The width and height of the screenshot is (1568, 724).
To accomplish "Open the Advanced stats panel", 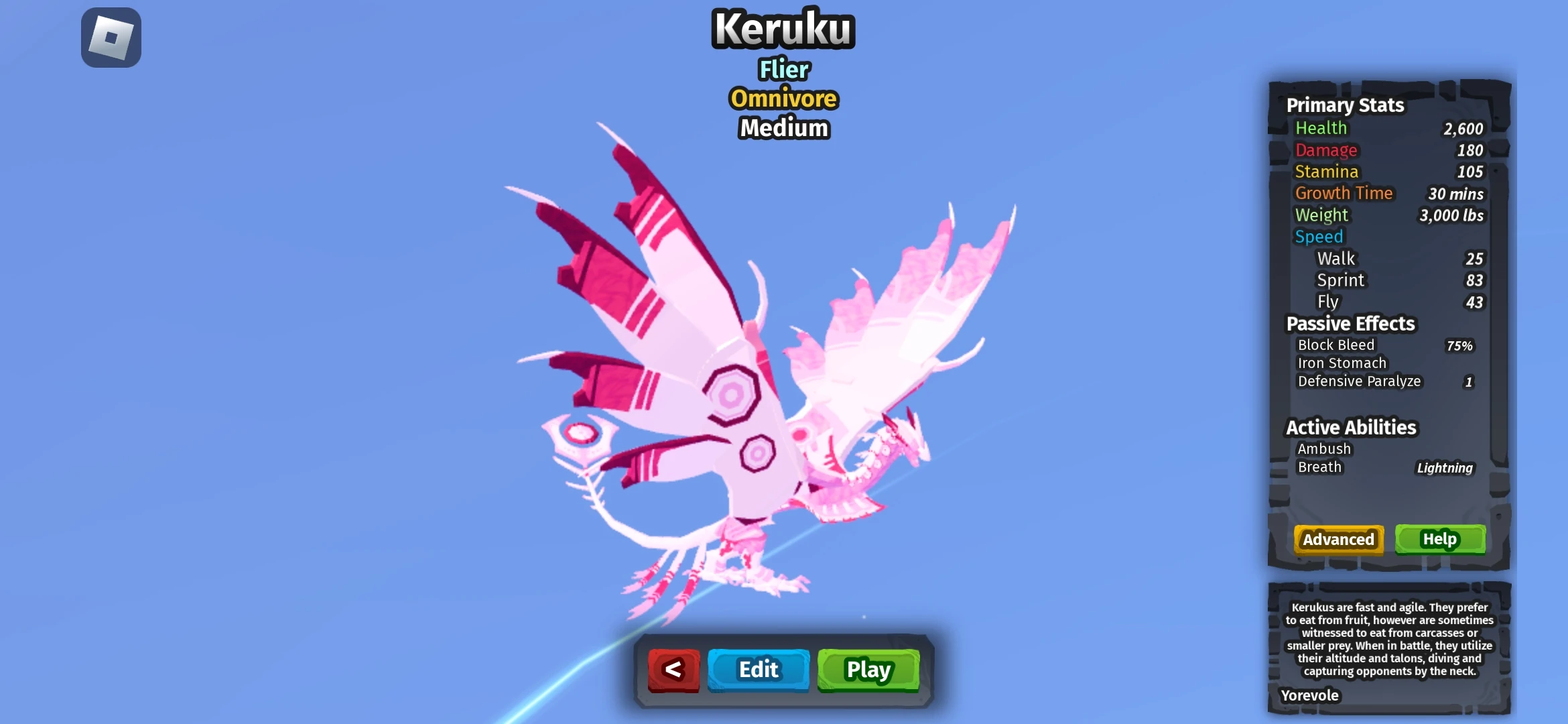I will pyautogui.click(x=1337, y=539).
